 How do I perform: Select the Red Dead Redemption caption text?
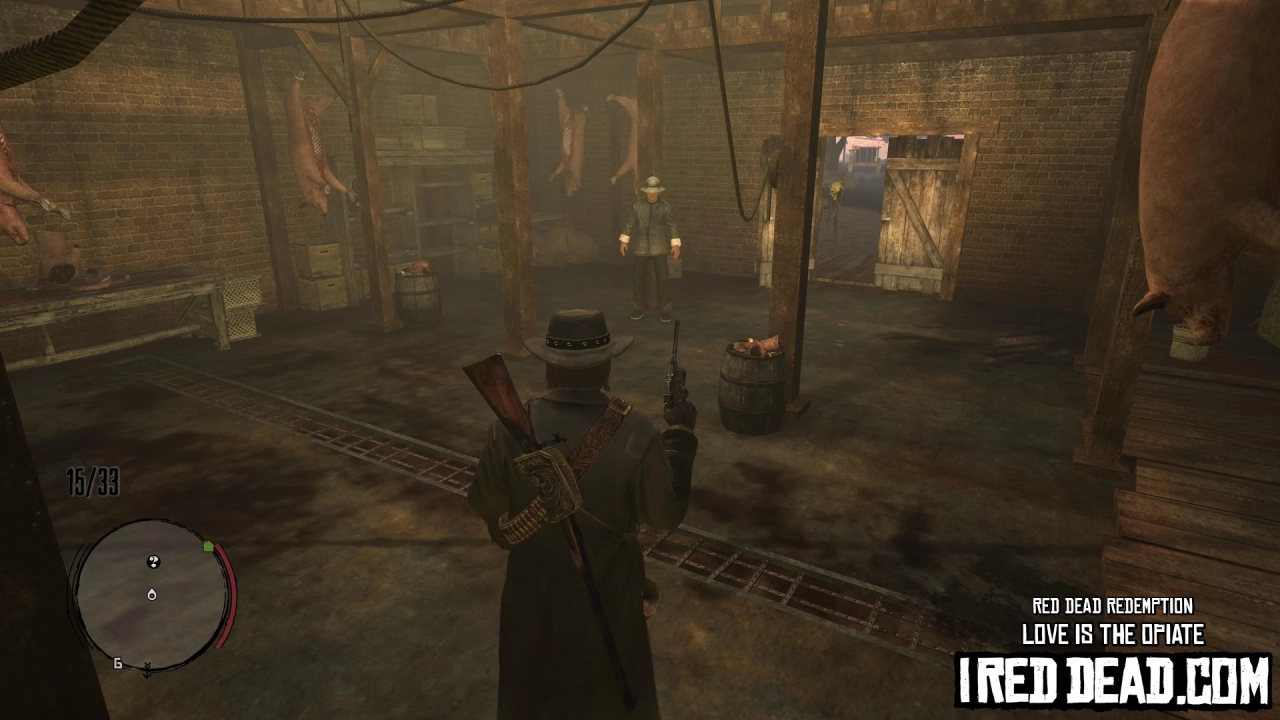click(1112, 606)
